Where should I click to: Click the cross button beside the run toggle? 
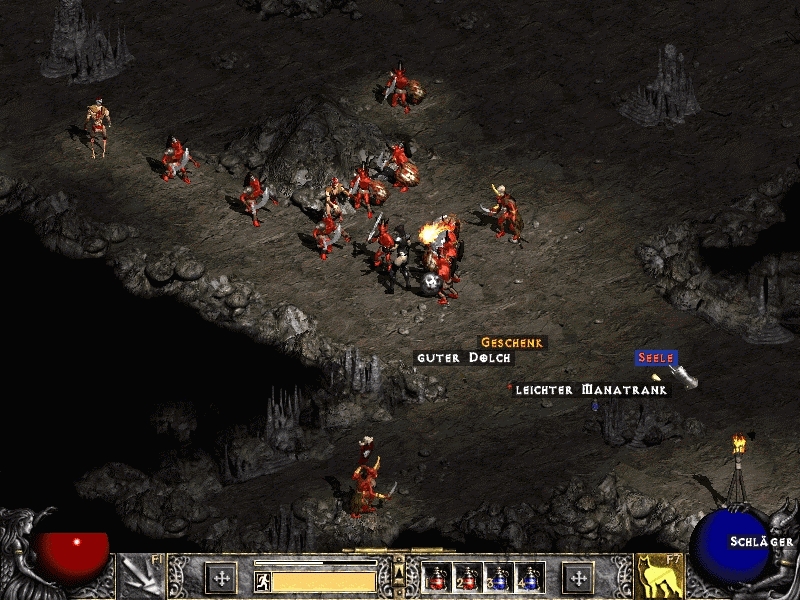tap(221, 578)
